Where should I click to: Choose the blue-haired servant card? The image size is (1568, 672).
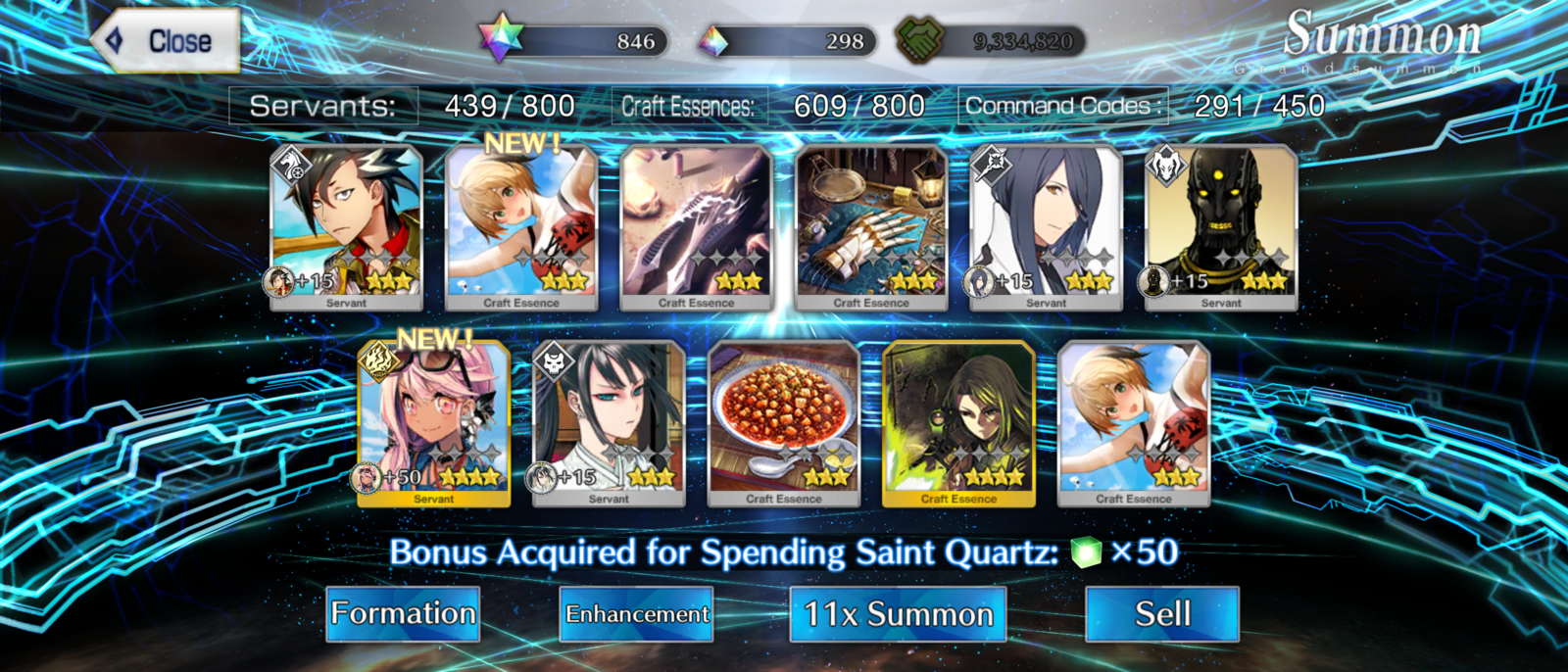click(x=1046, y=227)
